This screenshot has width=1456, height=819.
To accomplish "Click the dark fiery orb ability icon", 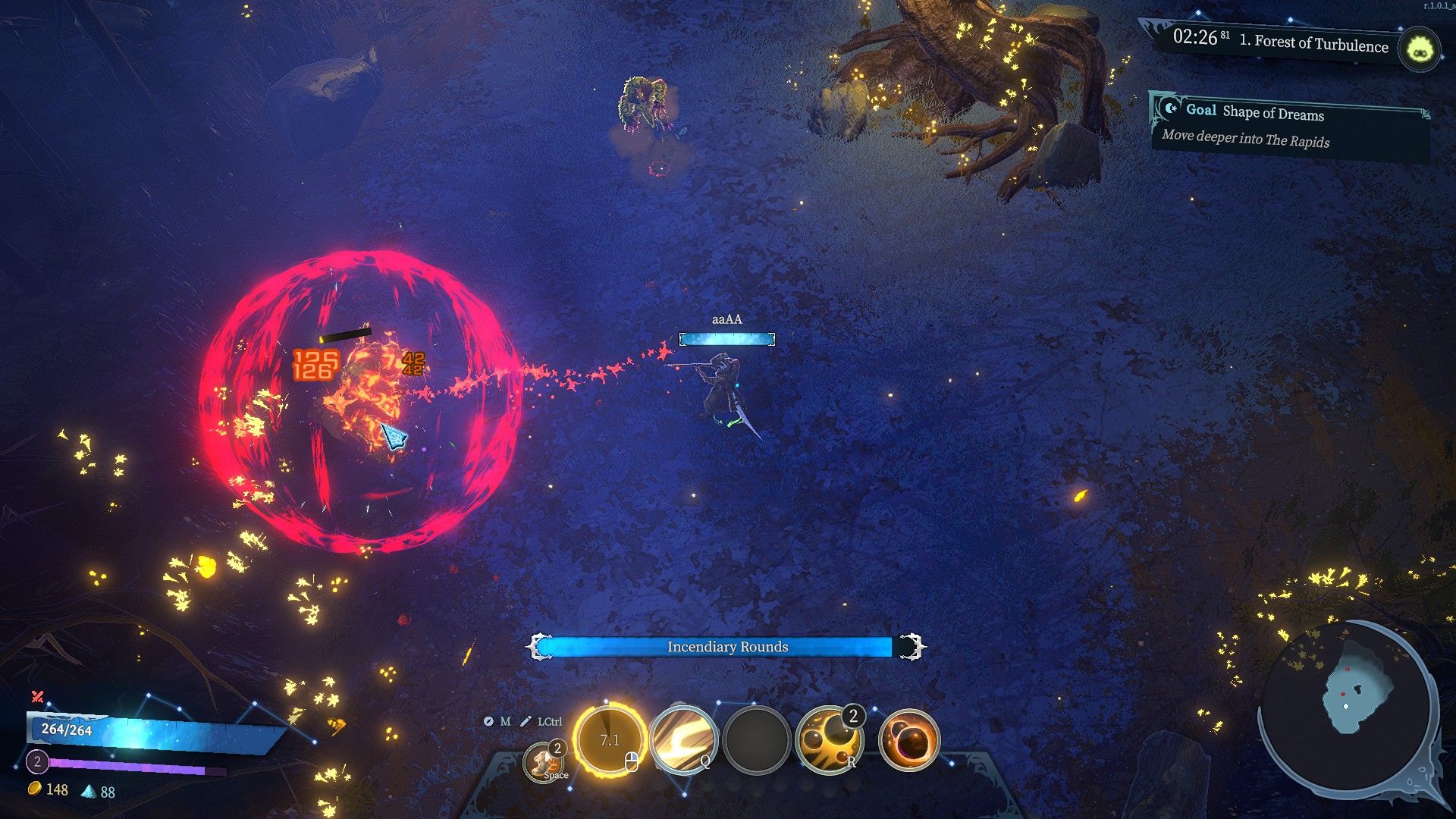I will click(x=908, y=741).
